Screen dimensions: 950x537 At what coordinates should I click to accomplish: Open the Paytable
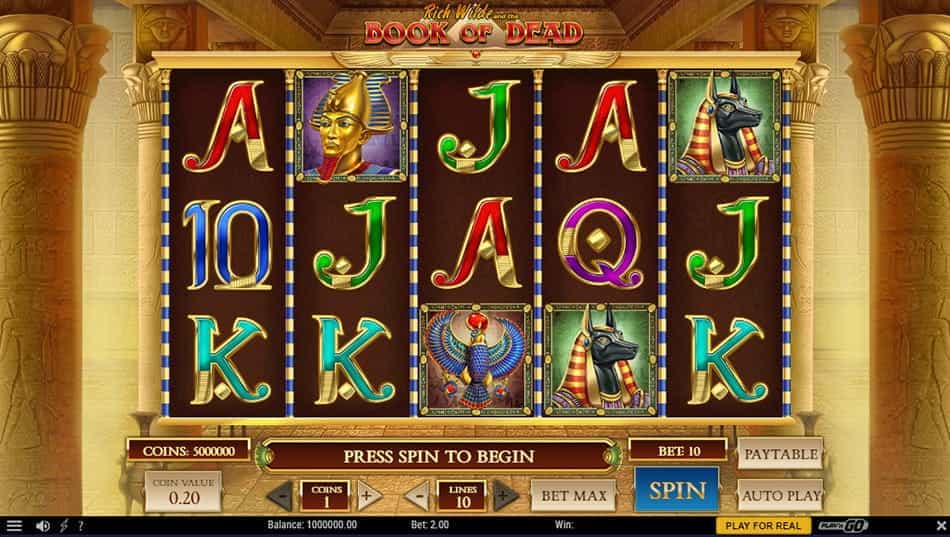point(780,454)
